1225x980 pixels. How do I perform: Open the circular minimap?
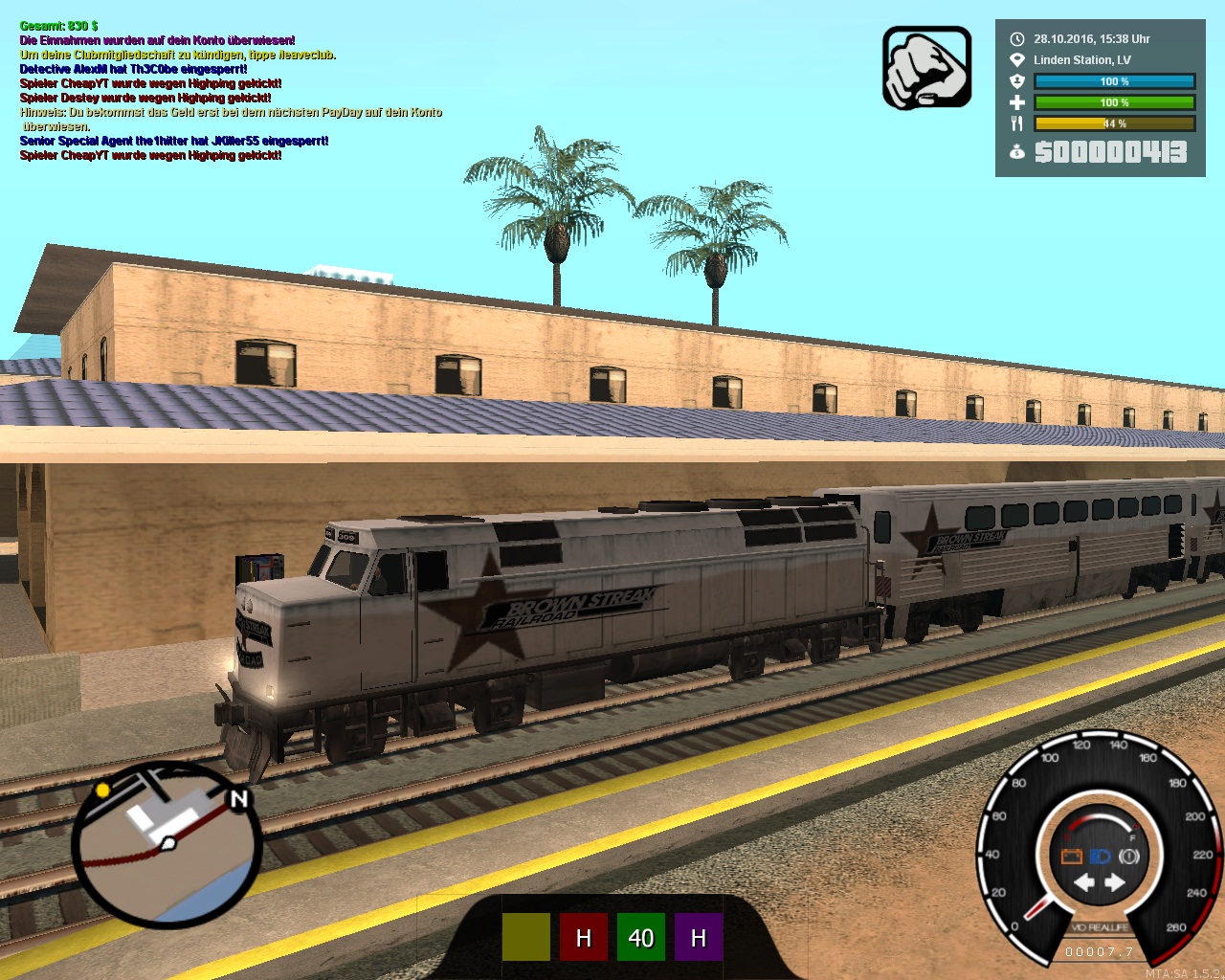pyautogui.click(x=165, y=845)
